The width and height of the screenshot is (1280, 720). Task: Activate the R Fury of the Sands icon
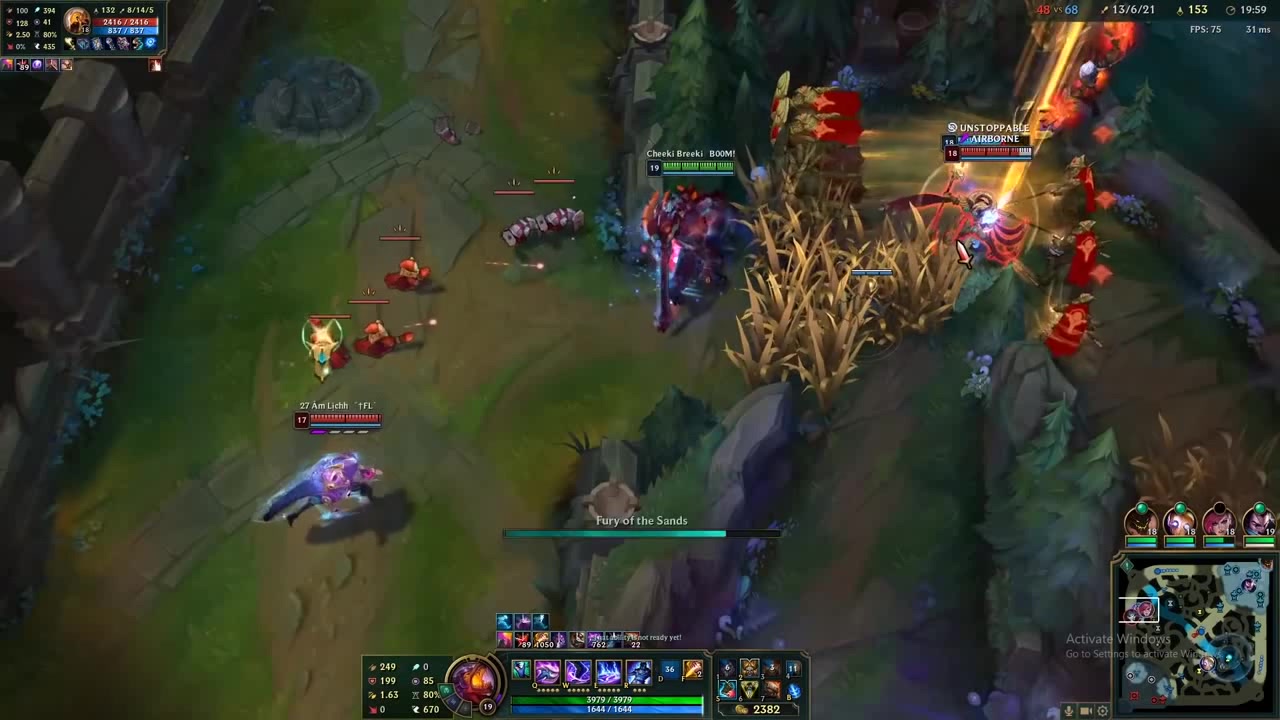point(639,671)
